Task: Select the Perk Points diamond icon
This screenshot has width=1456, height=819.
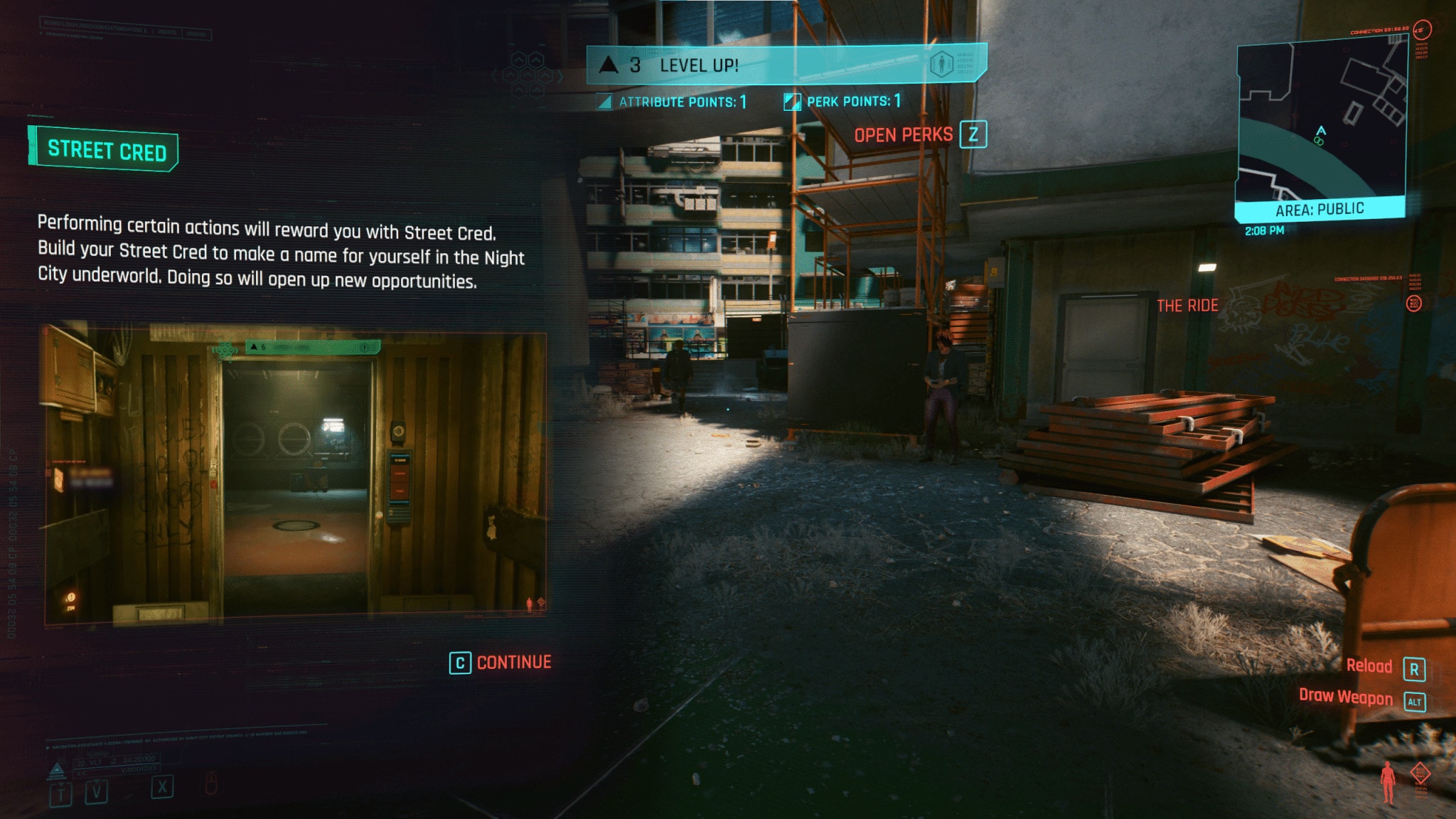Action: (x=791, y=102)
